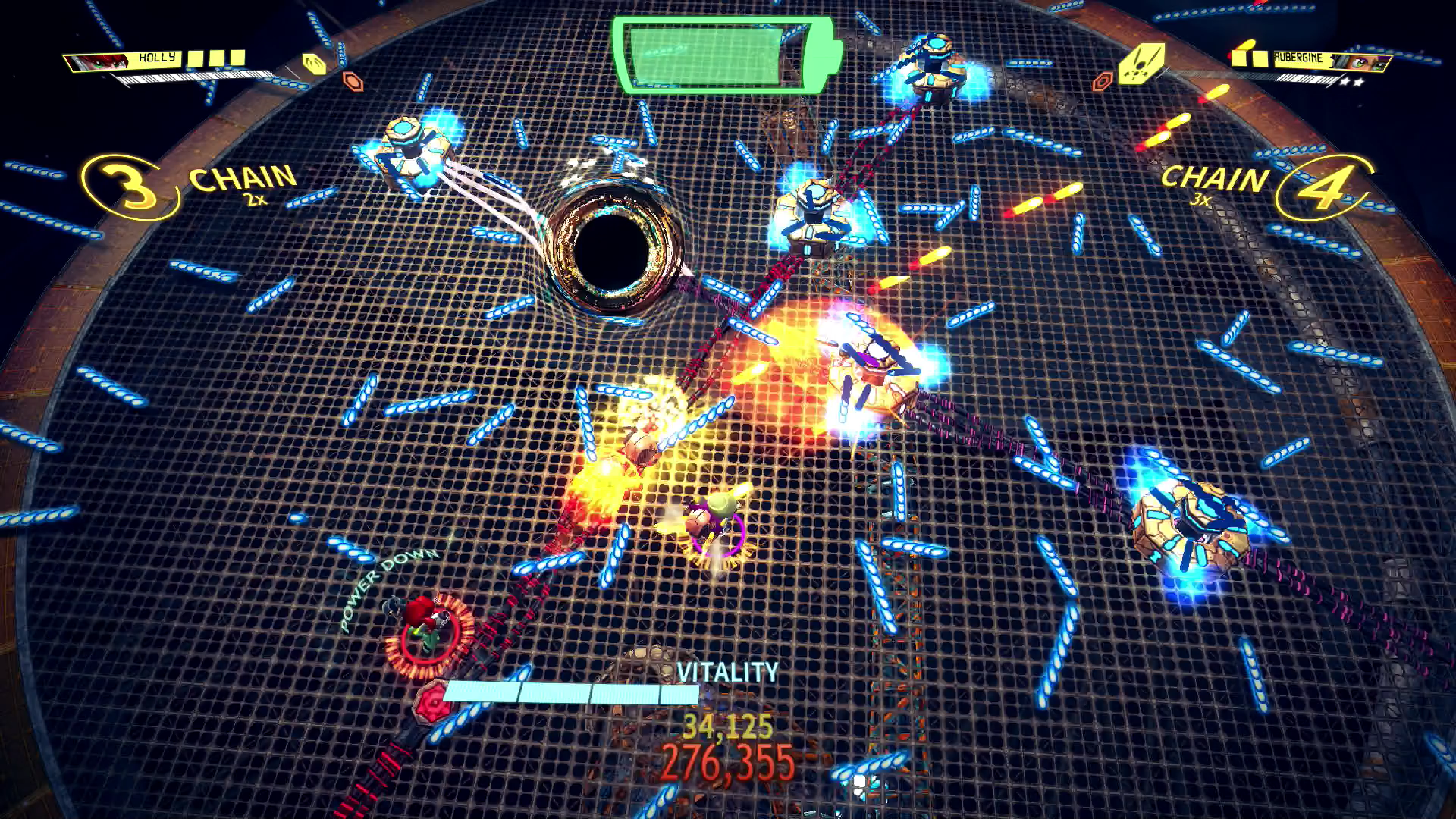This screenshot has height=819, width=1456.
Task: Click Holly's yellow hexagon primary weapon icon
Action: 313,64
